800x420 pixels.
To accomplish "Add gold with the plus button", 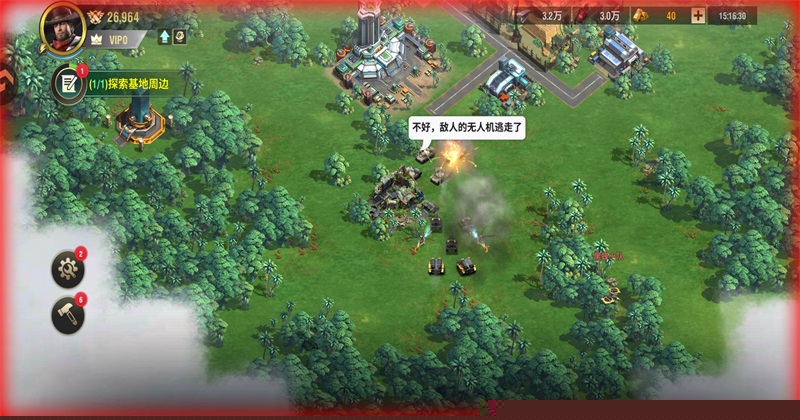I will click(697, 16).
